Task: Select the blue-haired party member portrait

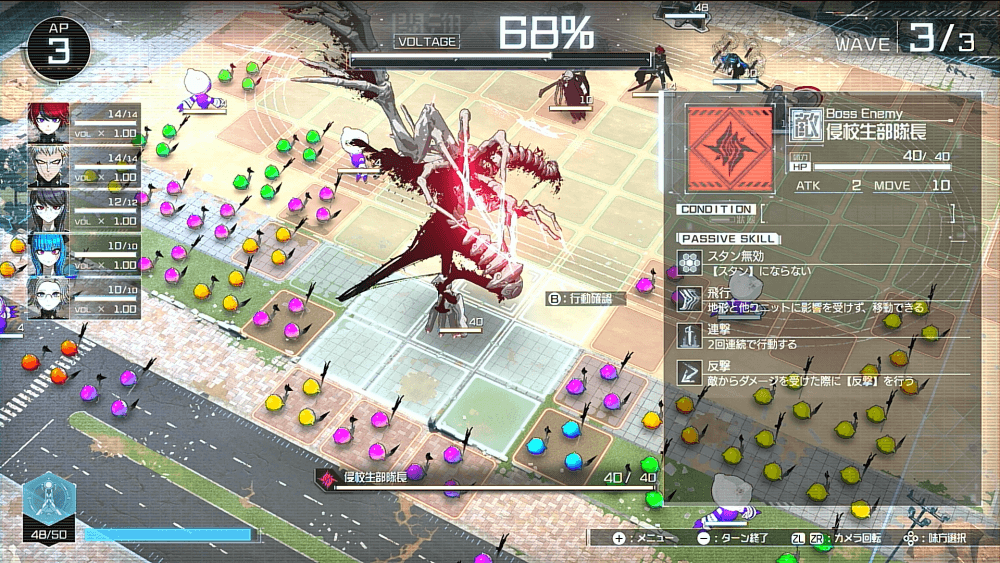Action: point(48,254)
